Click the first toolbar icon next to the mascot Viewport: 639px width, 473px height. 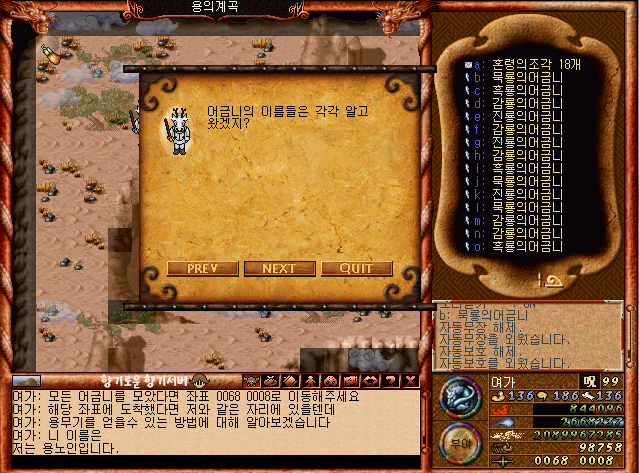[x=250, y=380]
